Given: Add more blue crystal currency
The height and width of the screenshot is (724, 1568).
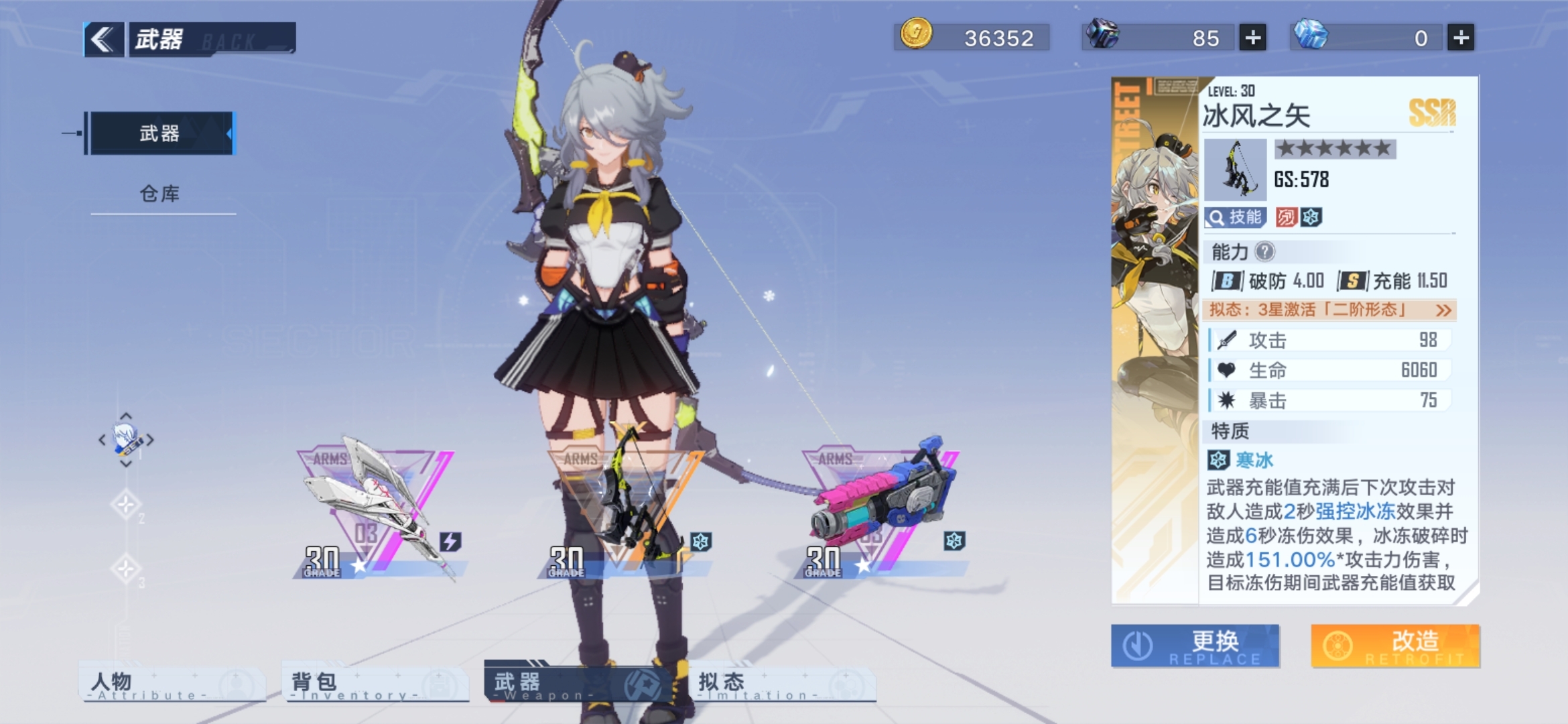Looking at the screenshot, I should click(x=1461, y=38).
